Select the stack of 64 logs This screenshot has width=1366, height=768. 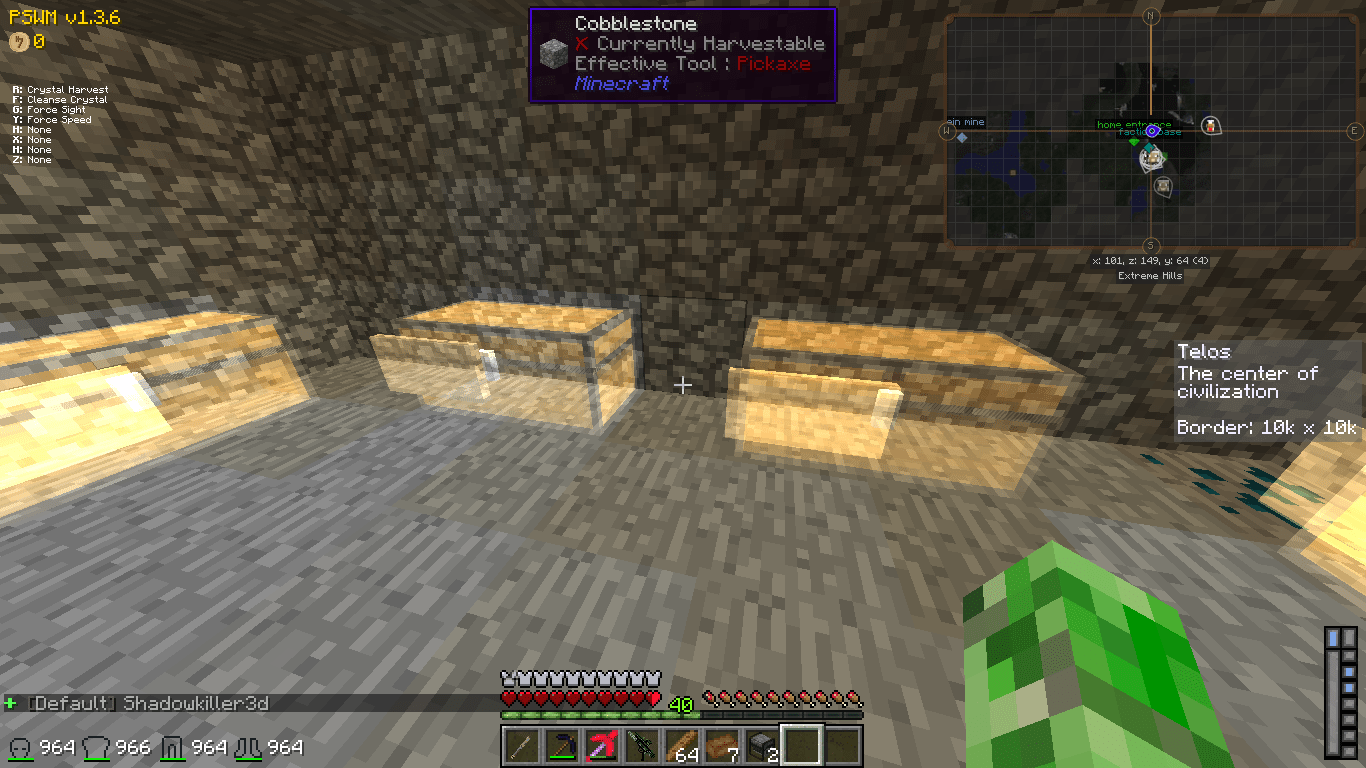point(682,747)
